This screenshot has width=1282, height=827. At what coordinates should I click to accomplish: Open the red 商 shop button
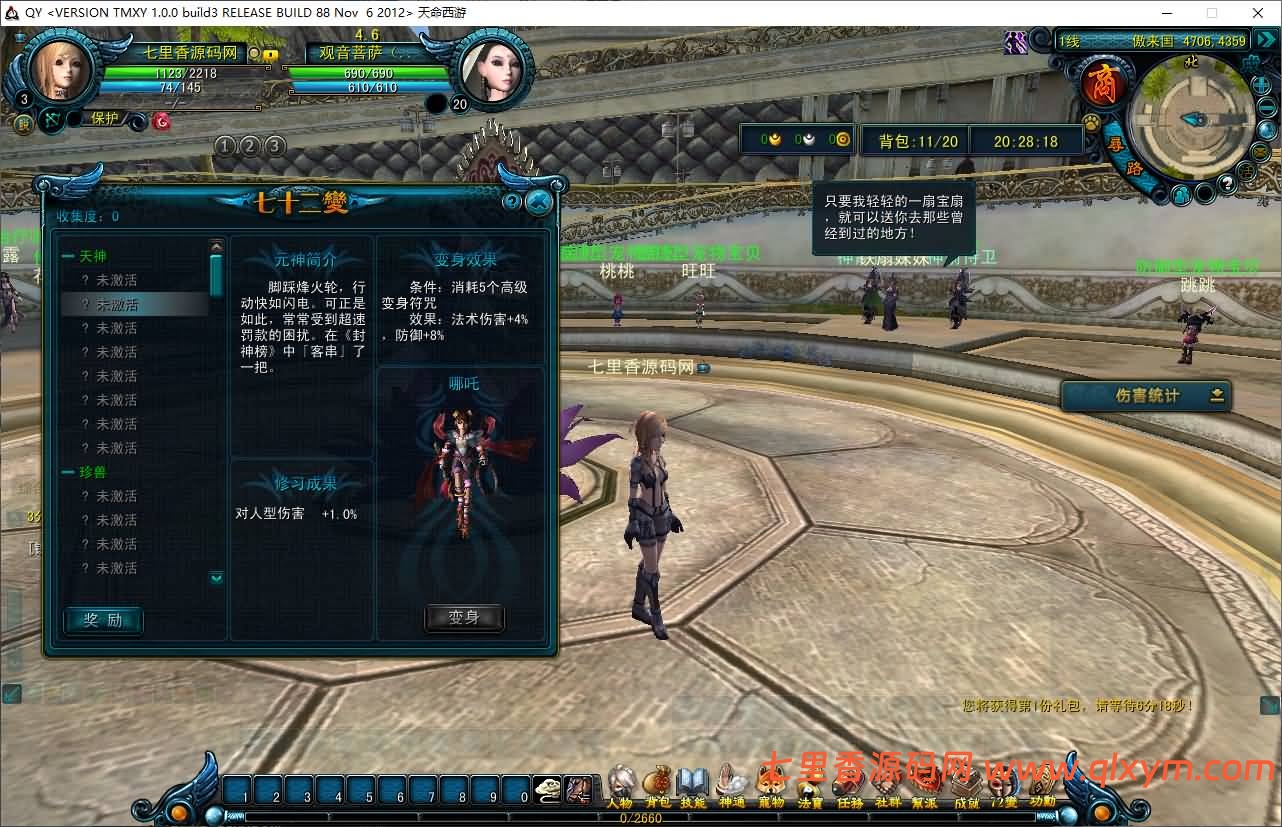pos(1104,84)
